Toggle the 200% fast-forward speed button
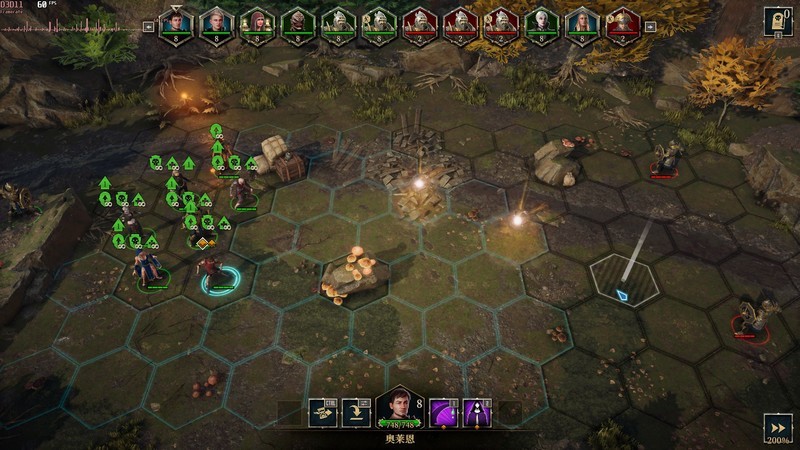The width and height of the screenshot is (800, 450). (x=777, y=428)
